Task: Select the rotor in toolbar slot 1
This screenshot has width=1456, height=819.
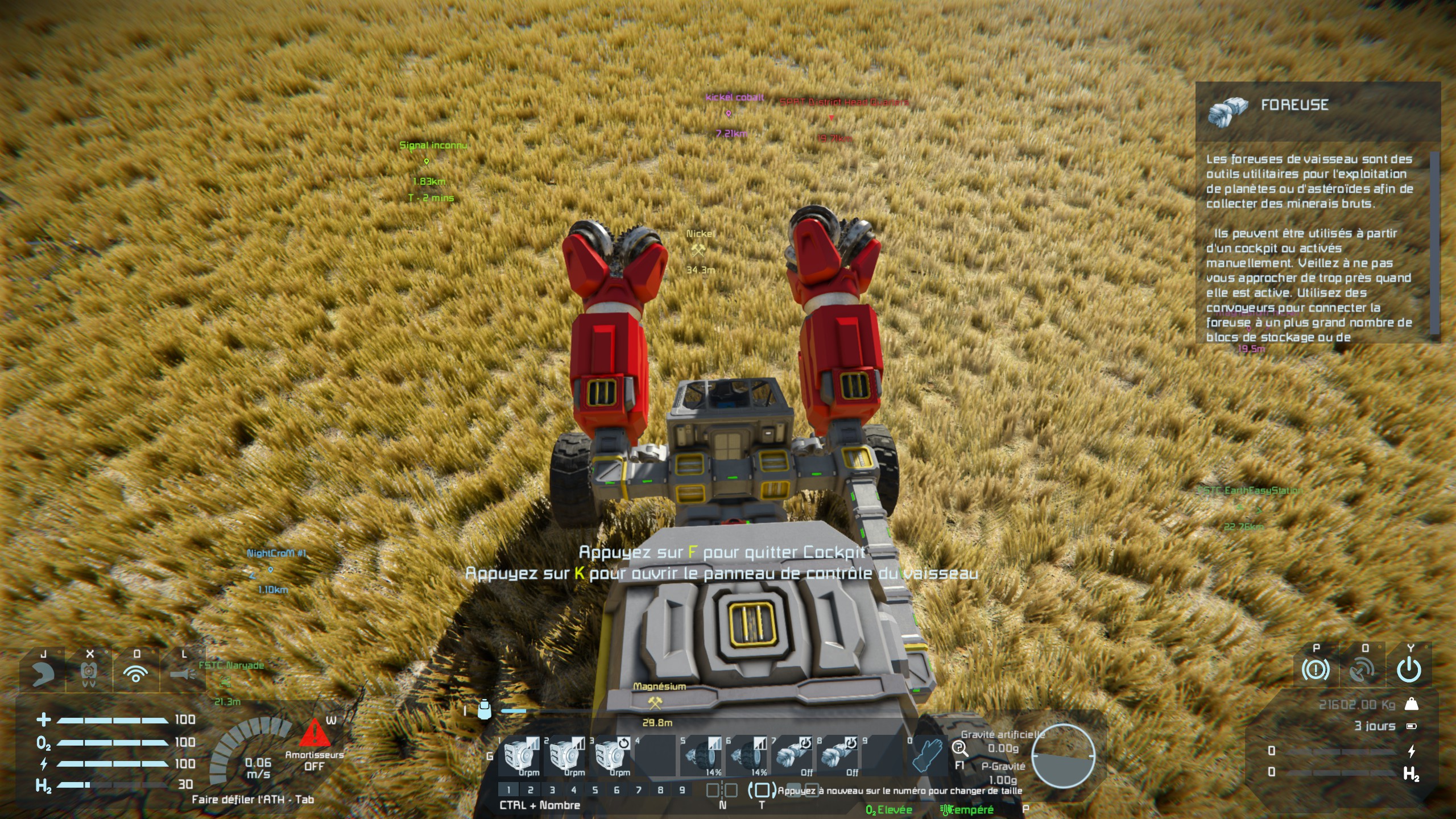Action: 519,755
